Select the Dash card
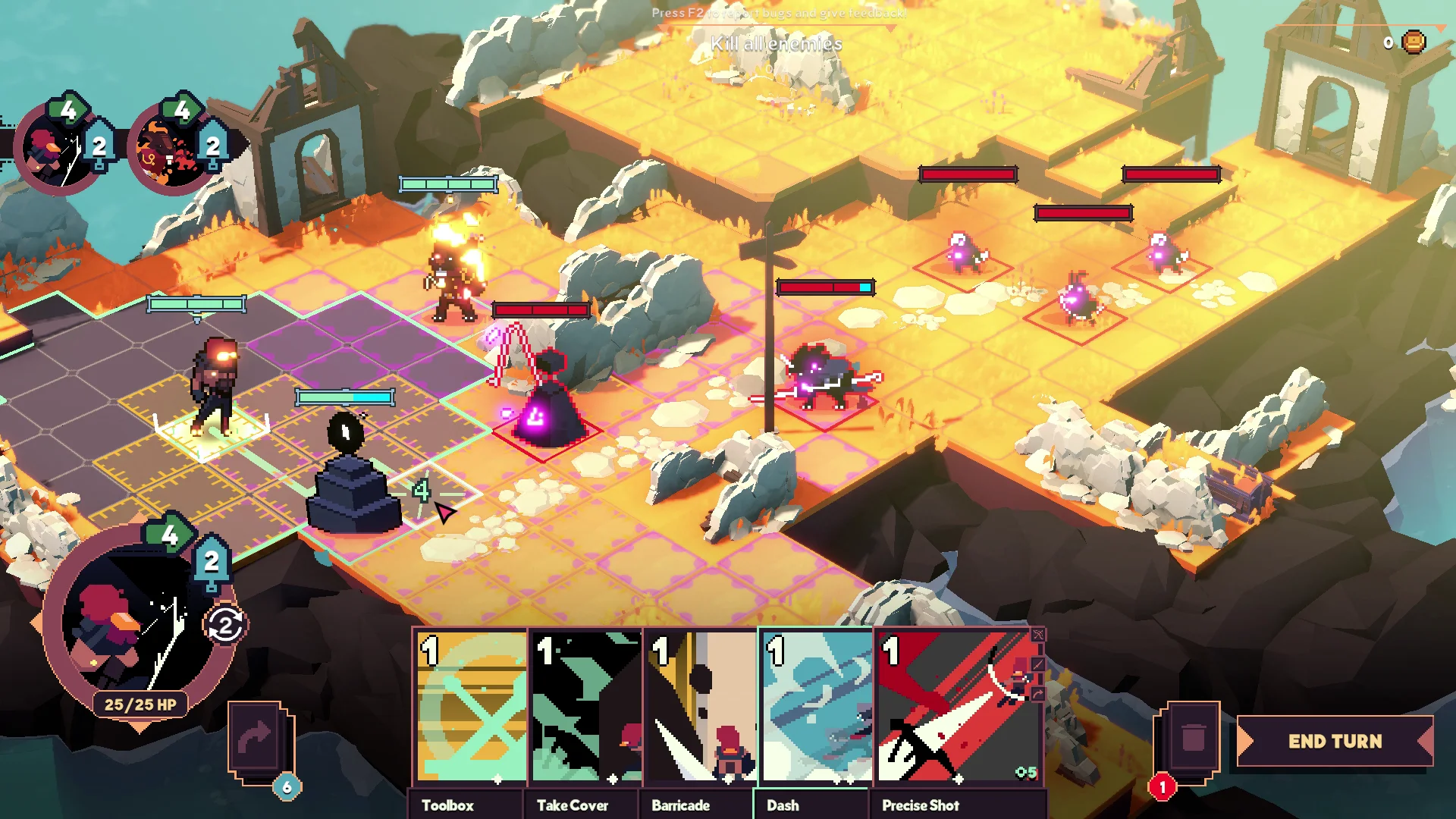Image resolution: width=1456 pixels, height=819 pixels. pos(816,709)
